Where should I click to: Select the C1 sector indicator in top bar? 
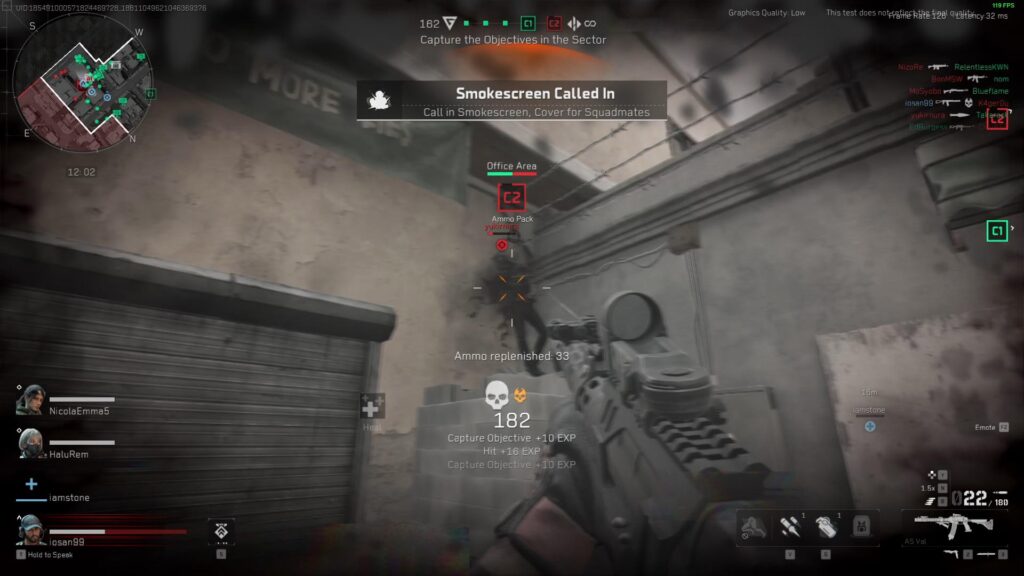528,23
